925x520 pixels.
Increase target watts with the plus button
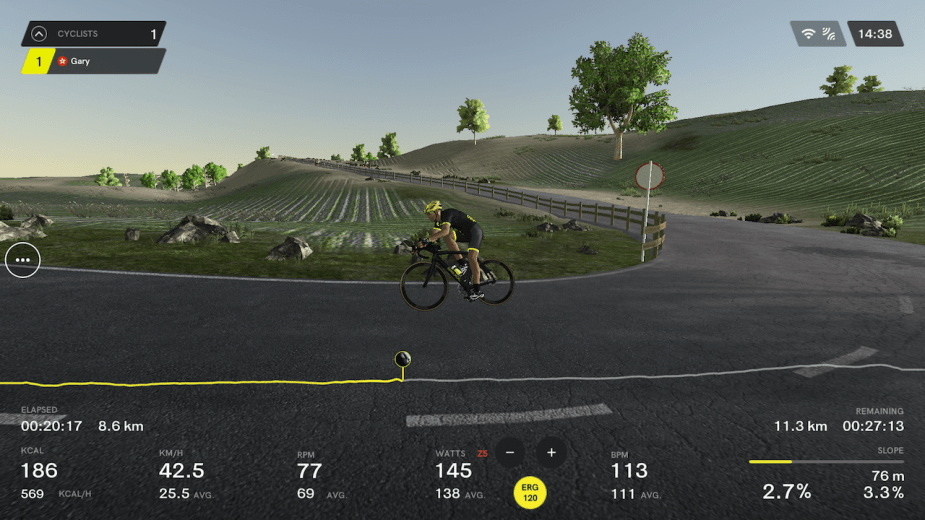[551, 452]
